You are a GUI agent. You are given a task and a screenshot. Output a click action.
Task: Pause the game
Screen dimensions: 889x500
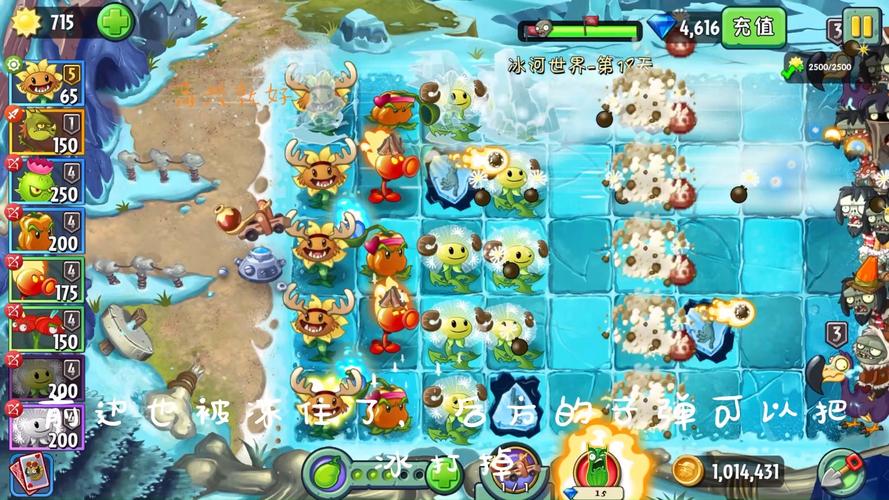point(858,24)
